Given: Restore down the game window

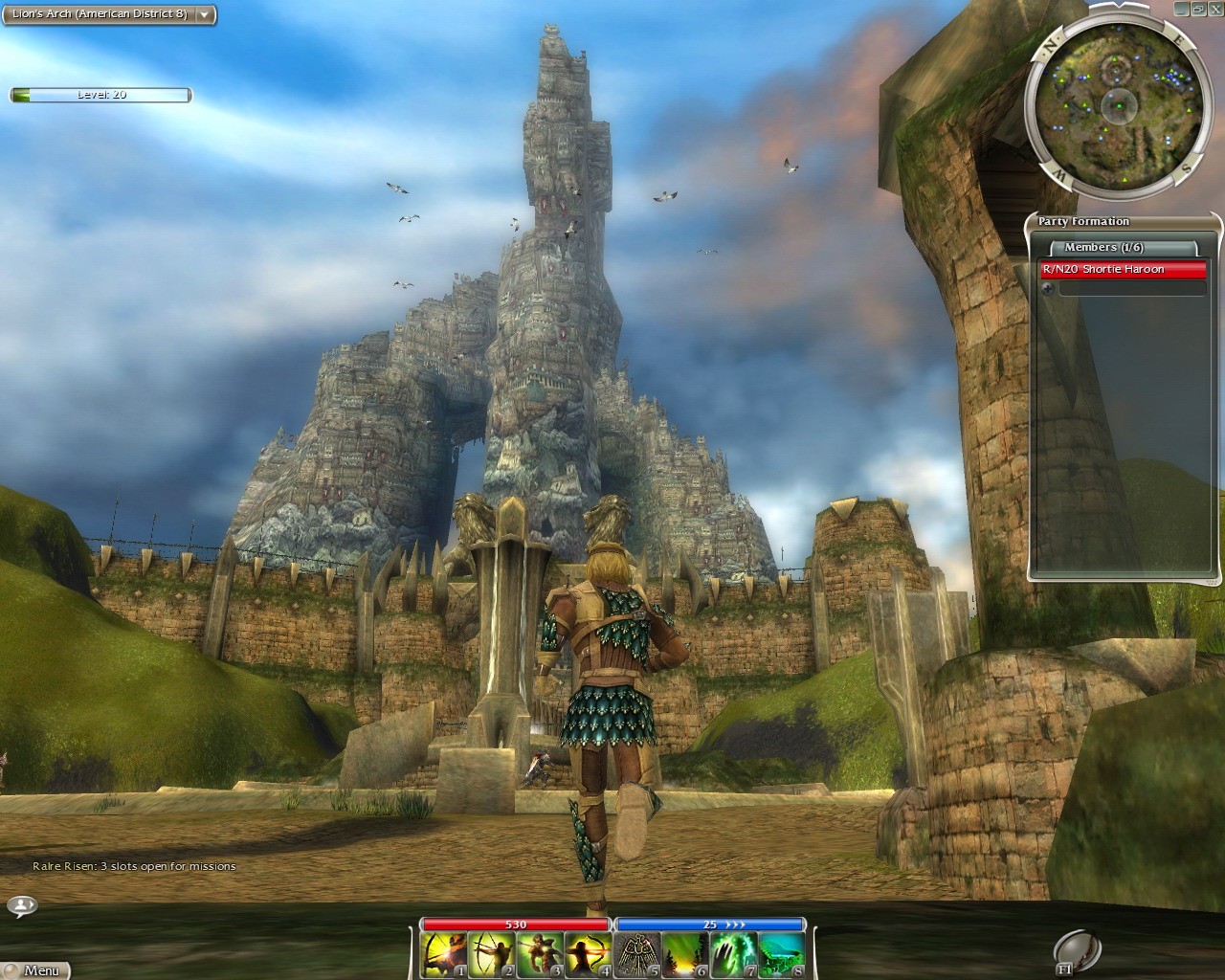Looking at the screenshot, I should (1199, 8).
